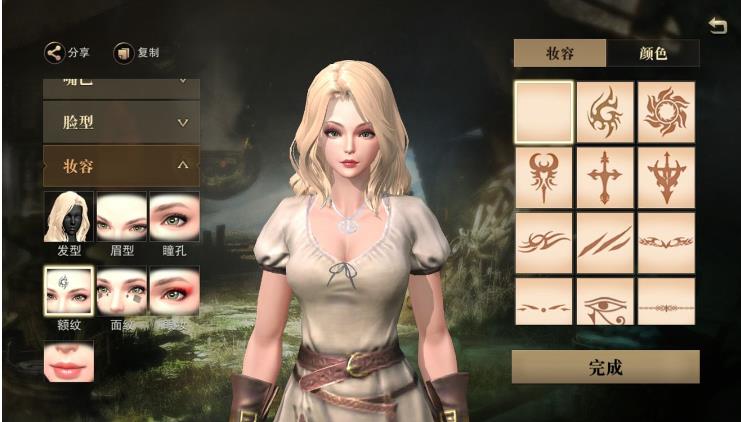
Task: Select the red eyeshadow eye makeup thumbnail
Action: coord(174,291)
